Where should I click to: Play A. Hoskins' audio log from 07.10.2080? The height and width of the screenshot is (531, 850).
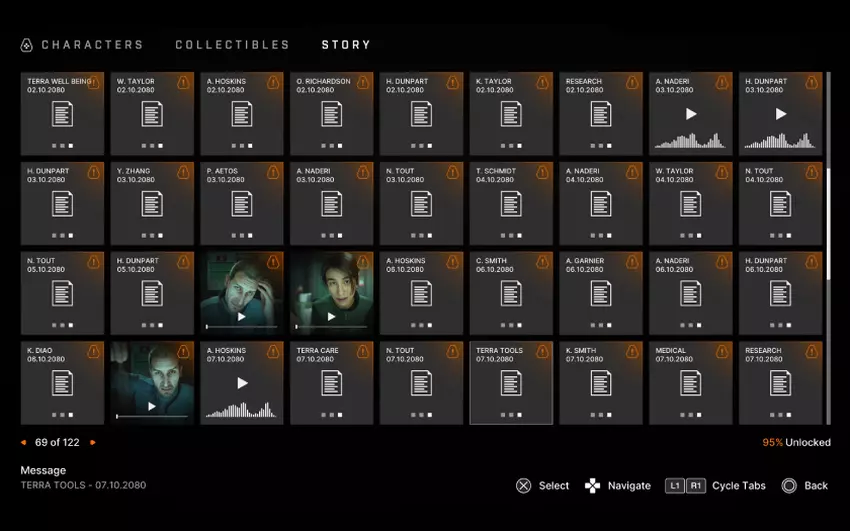242,383
